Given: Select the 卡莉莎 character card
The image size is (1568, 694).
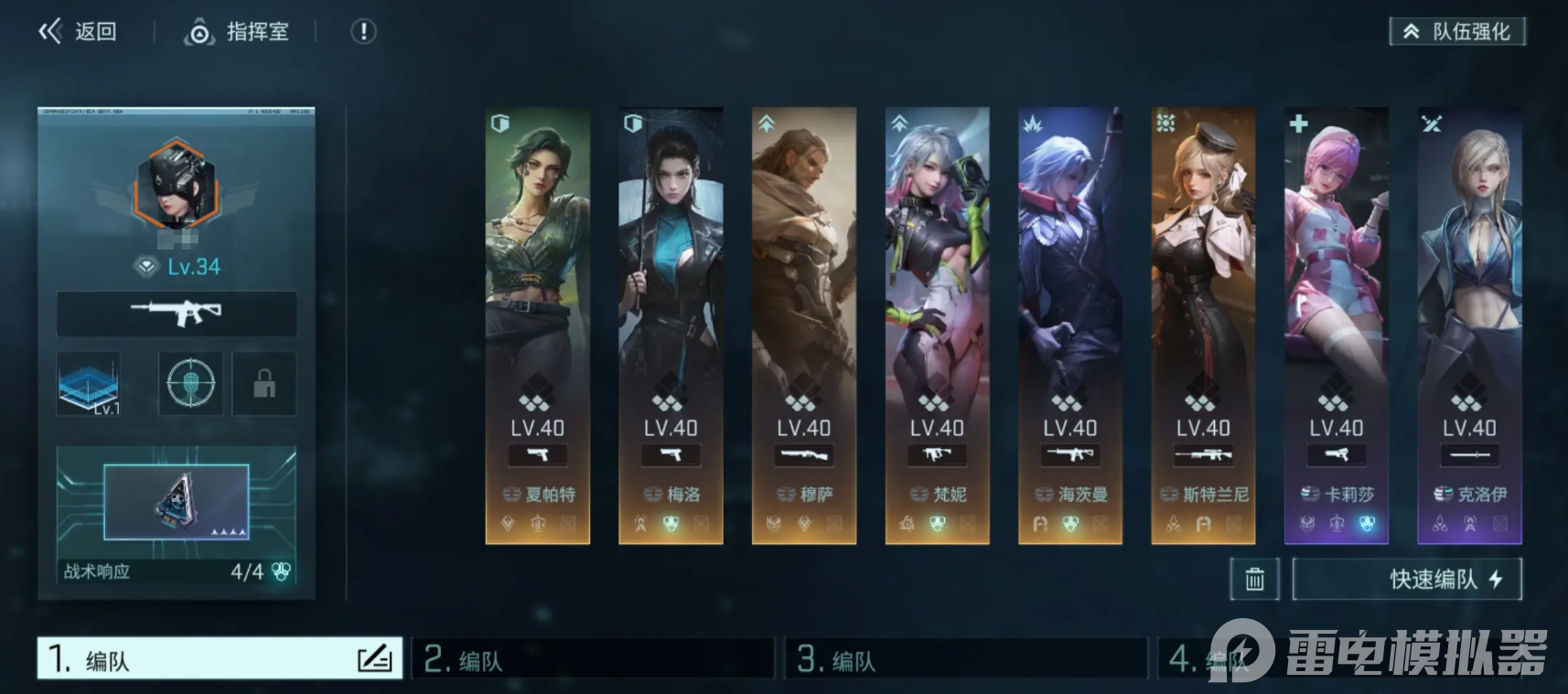Looking at the screenshot, I should point(1337,325).
